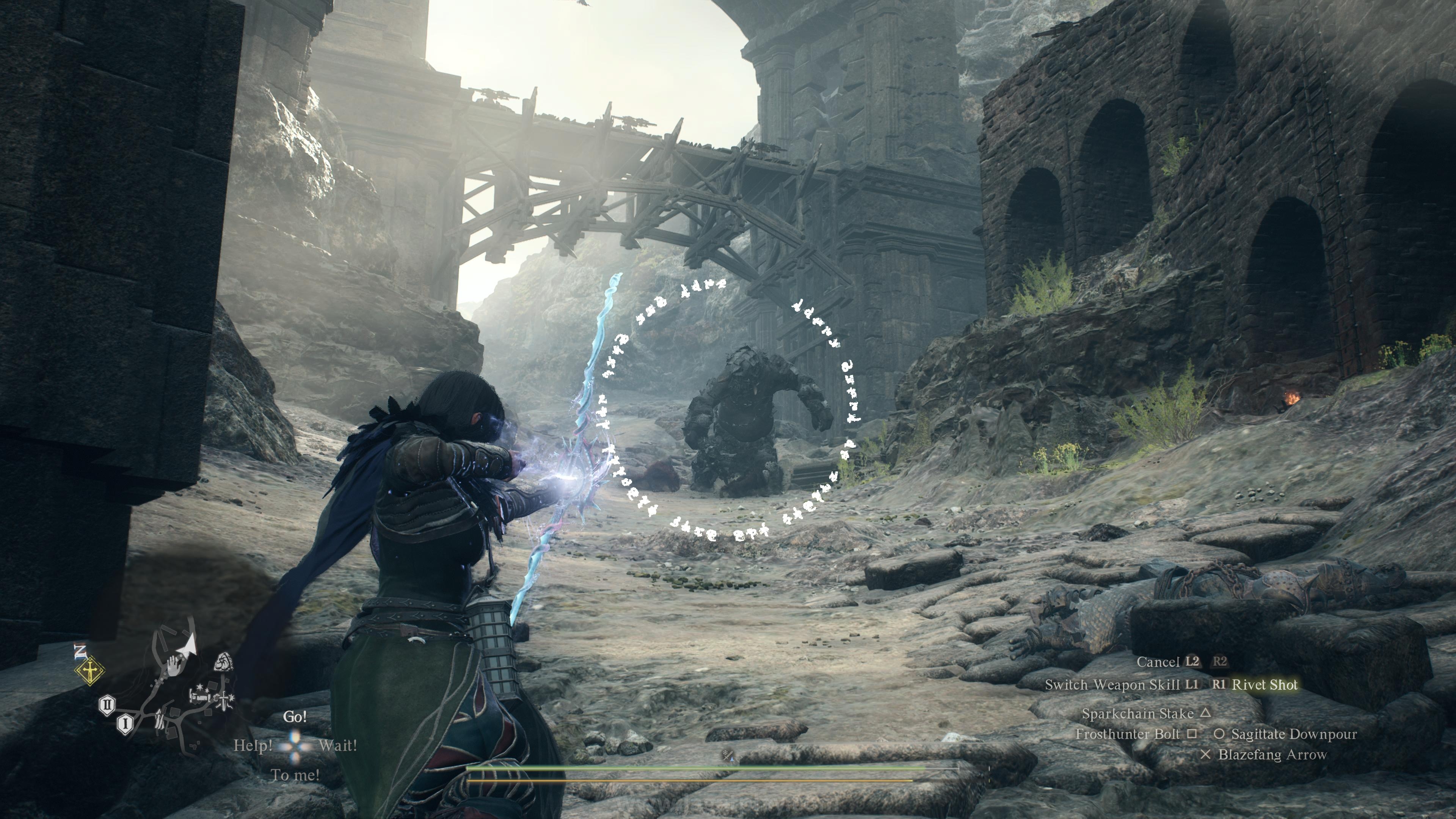Issue the Help! pawn command

253,746
